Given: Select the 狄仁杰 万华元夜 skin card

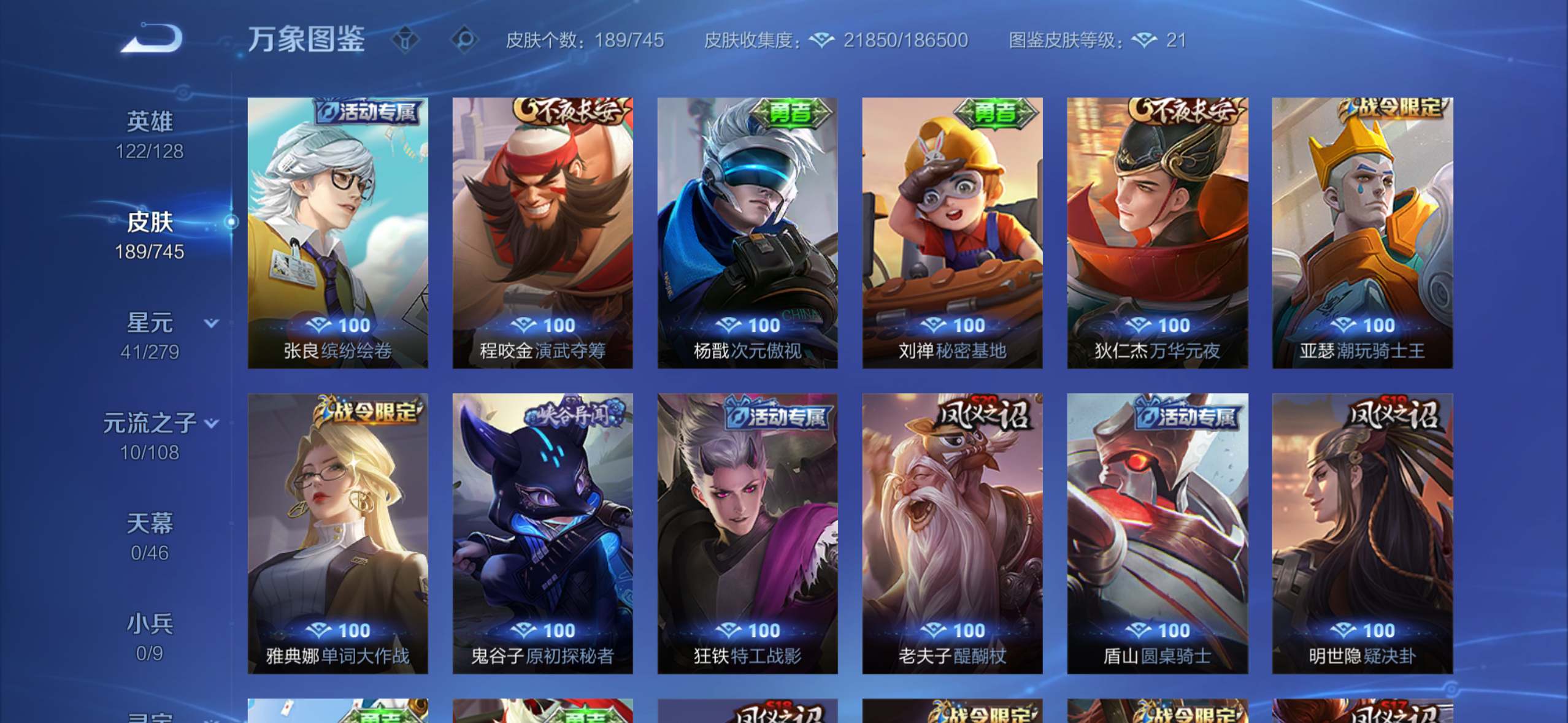Looking at the screenshot, I should tap(1157, 233).
